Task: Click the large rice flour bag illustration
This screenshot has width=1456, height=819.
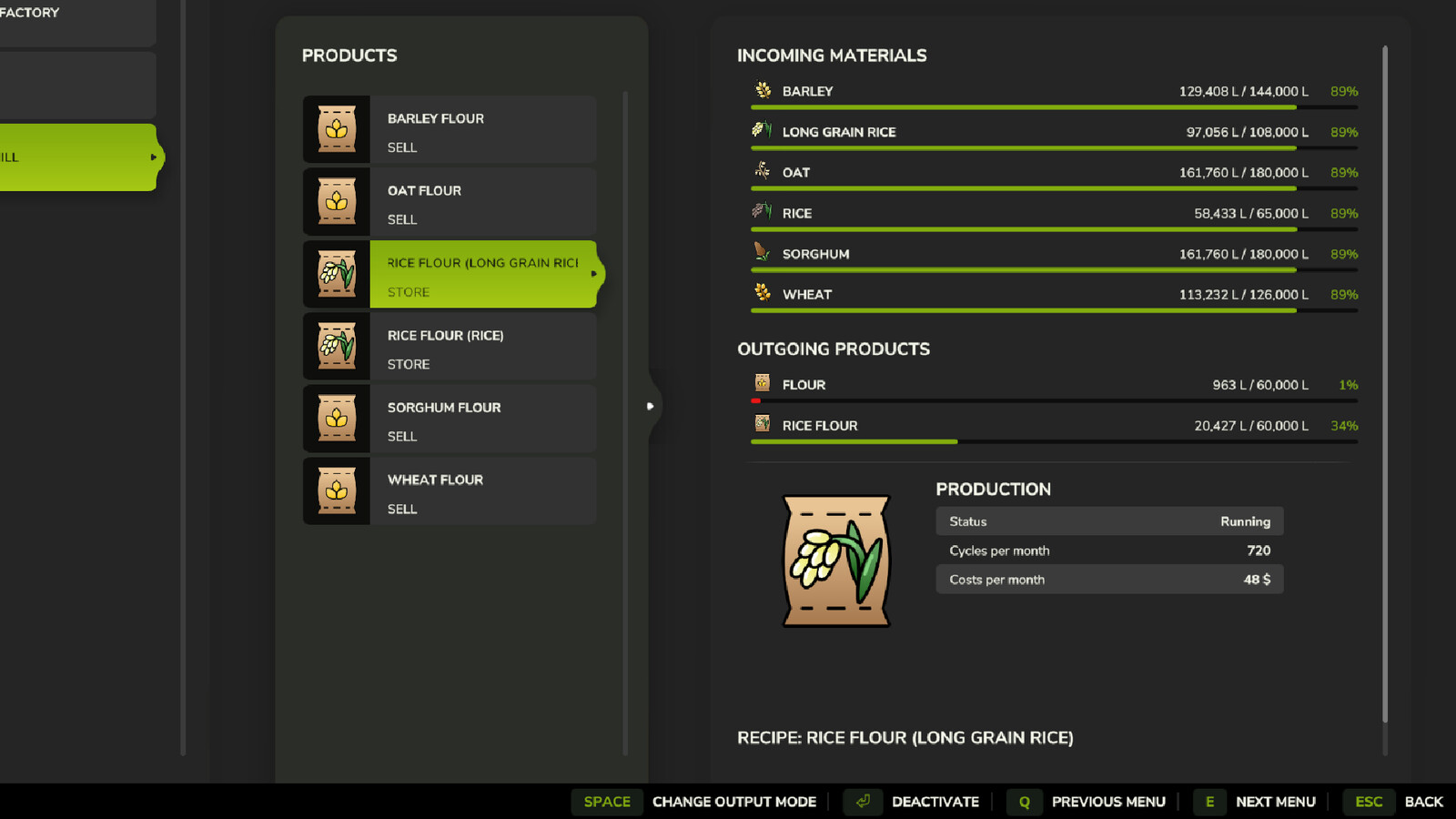Action: click(x=836, y=561)
